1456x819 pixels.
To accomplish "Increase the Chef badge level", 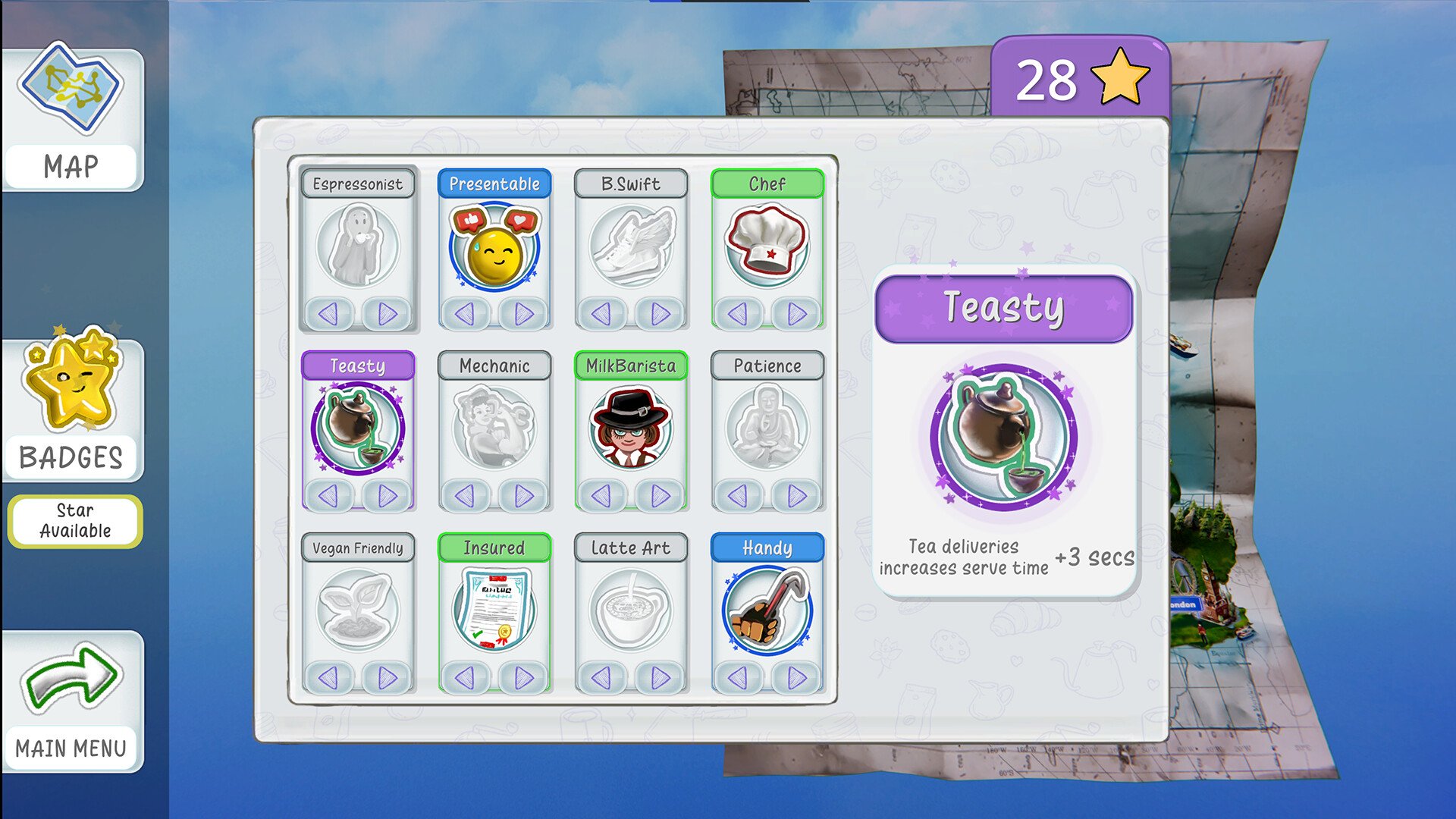I will coord(796,313).
